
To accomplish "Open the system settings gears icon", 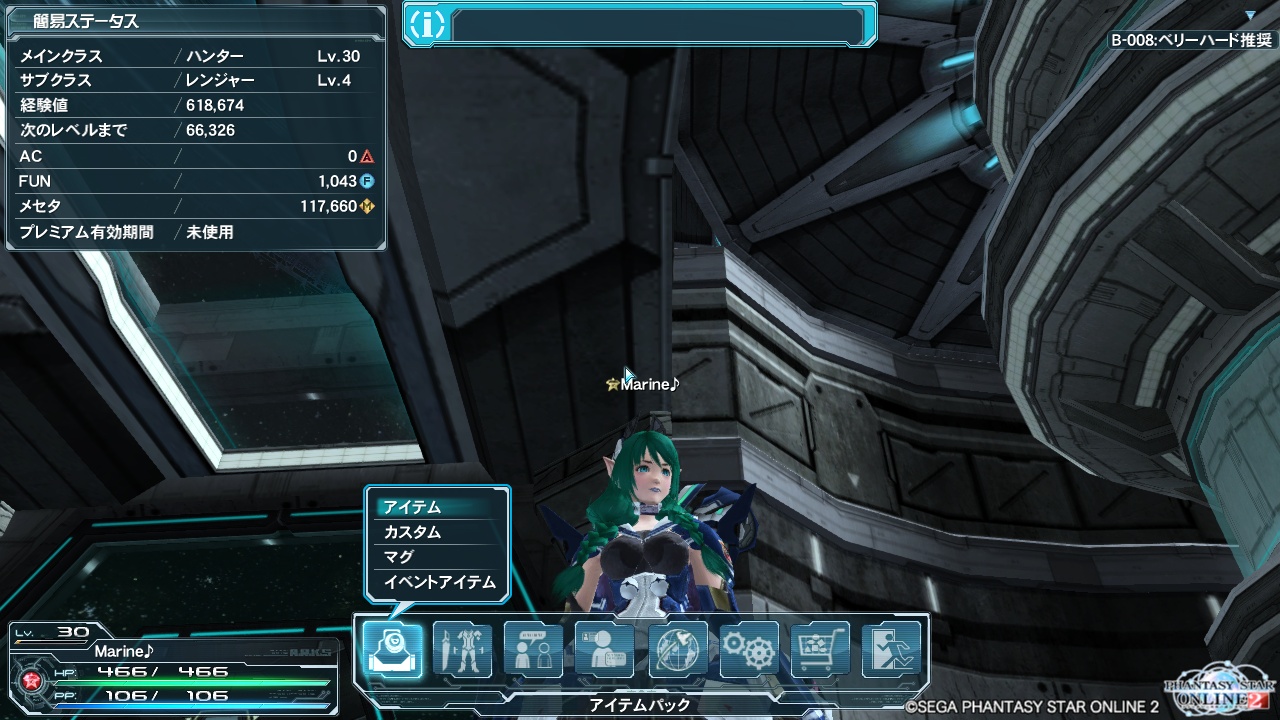I will pyautogui.click(x=749, y=650).
